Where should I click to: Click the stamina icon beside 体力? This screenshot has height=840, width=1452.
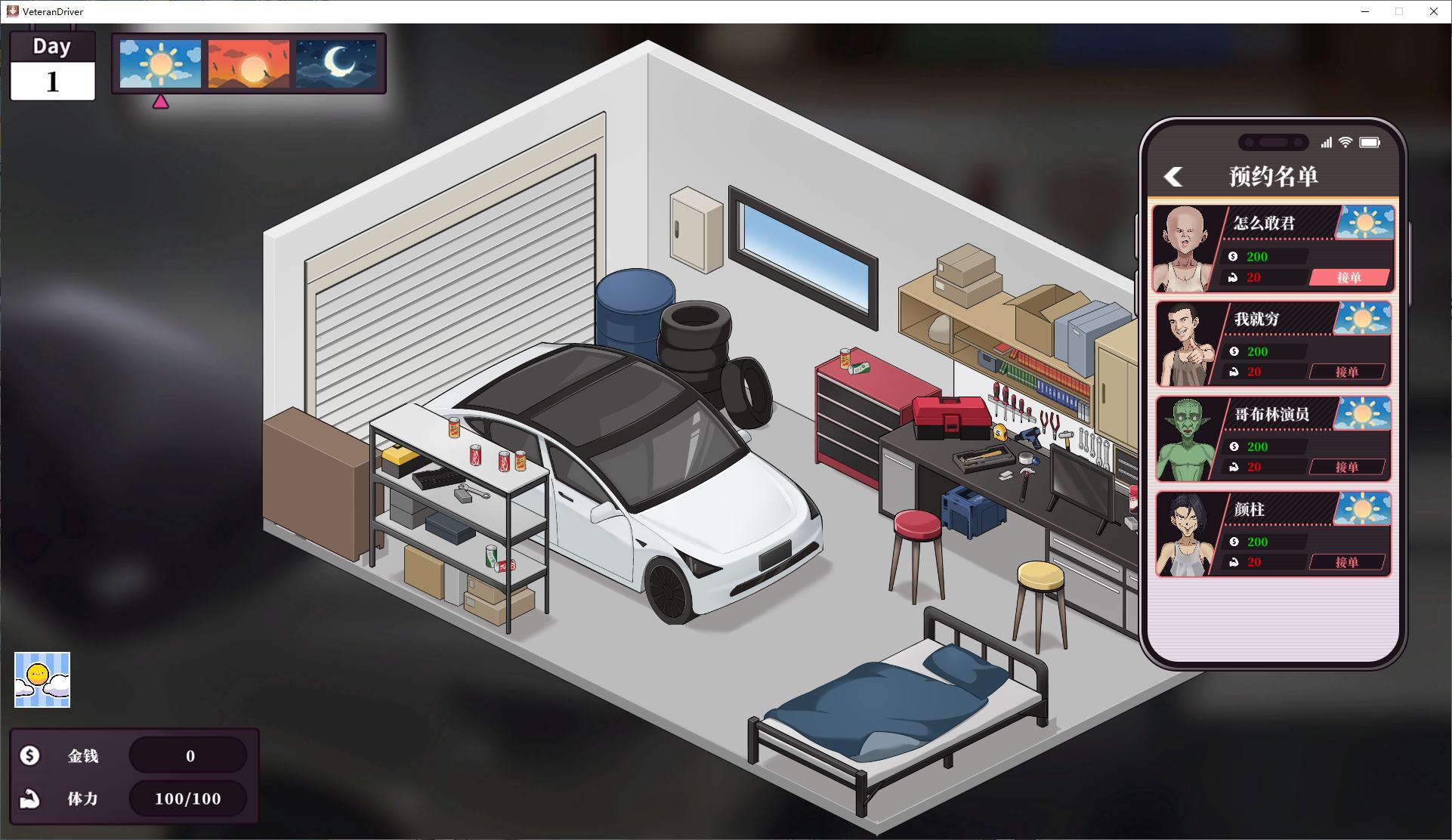(29, 798)
